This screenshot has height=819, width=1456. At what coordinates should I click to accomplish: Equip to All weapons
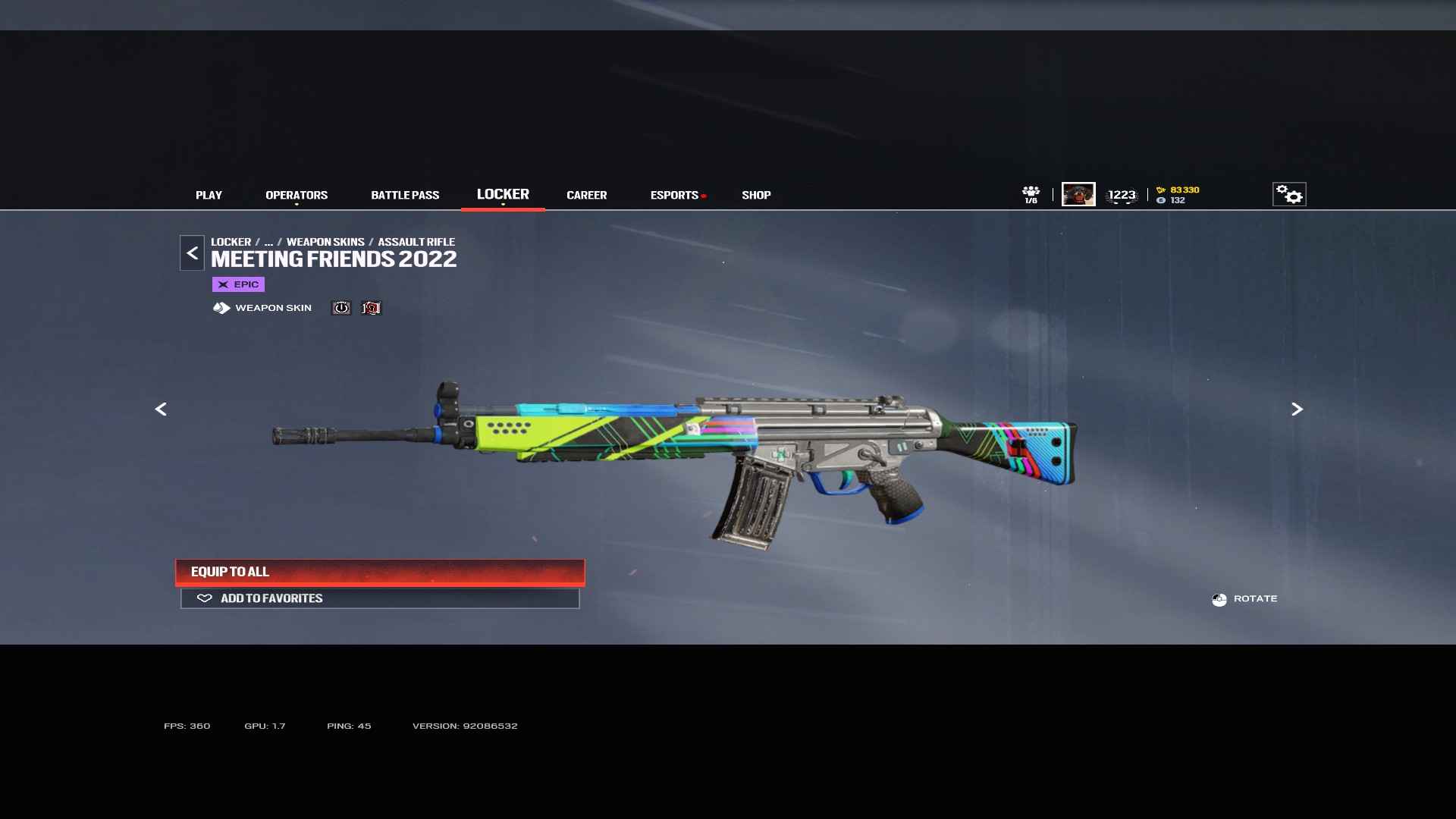pos(380,572)
